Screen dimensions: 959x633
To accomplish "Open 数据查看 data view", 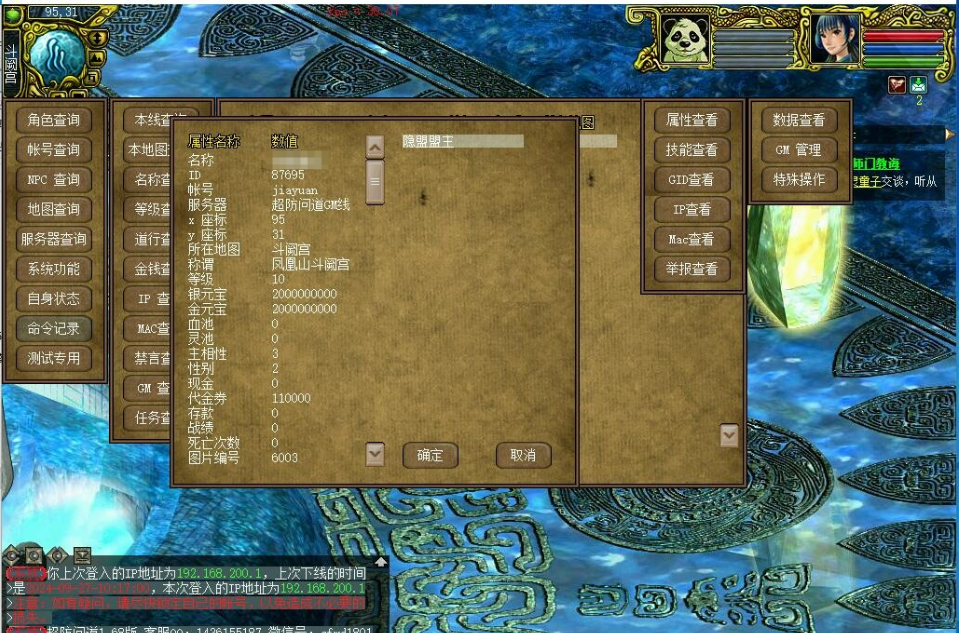I will [799, 120].
